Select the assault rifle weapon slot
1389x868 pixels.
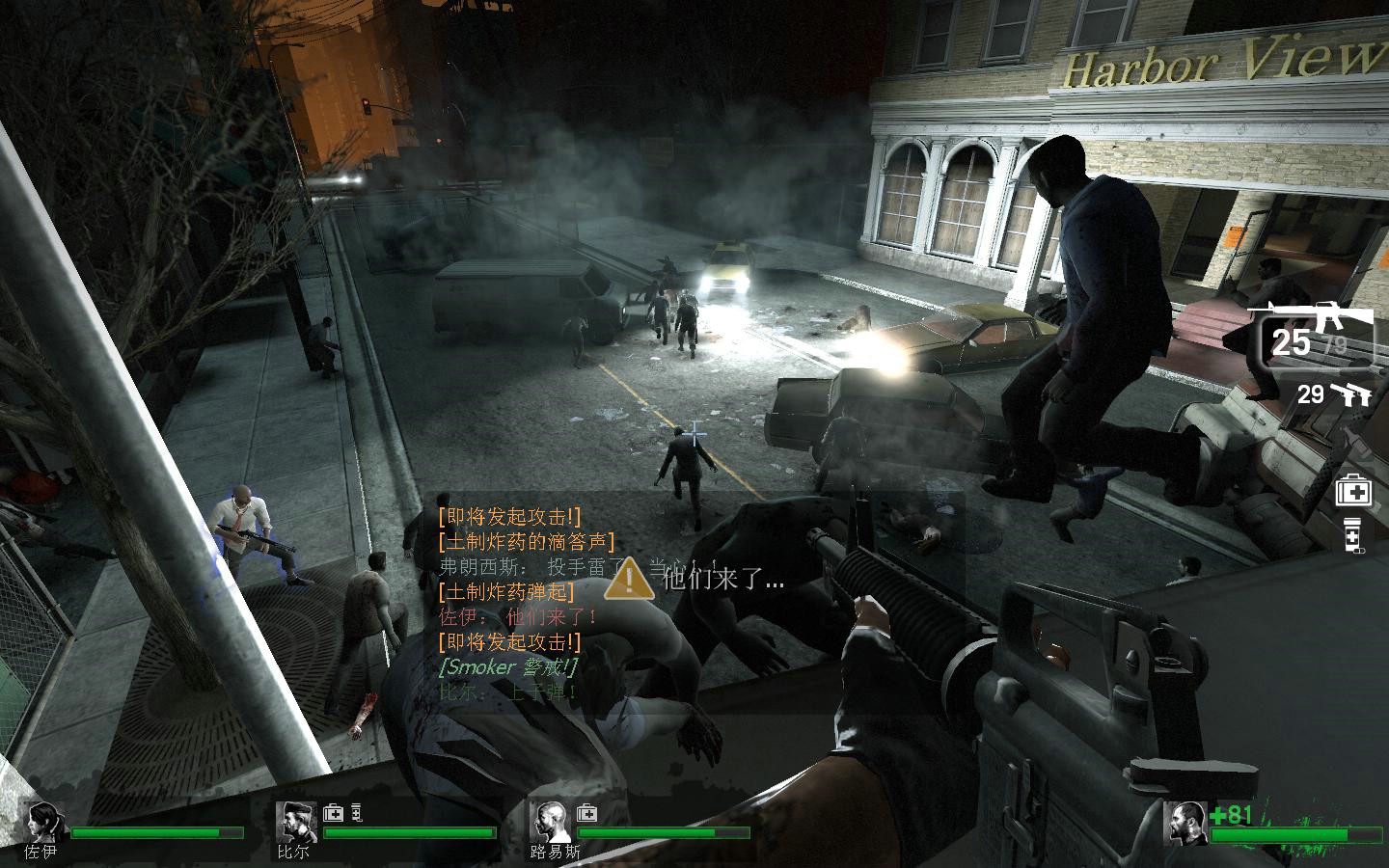click(1314, 337)
